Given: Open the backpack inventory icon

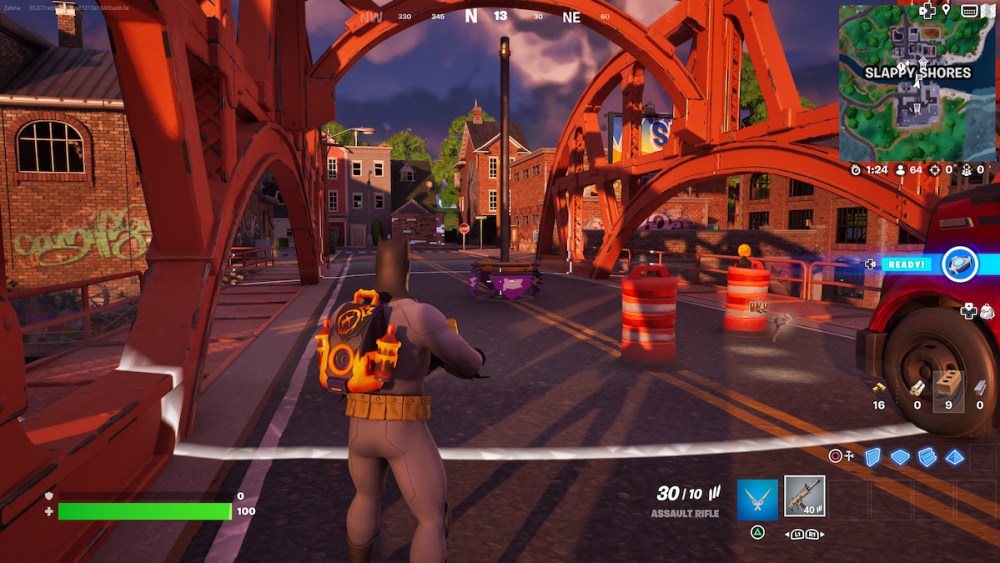Looking at the screenshot, I should click(987, 311).
